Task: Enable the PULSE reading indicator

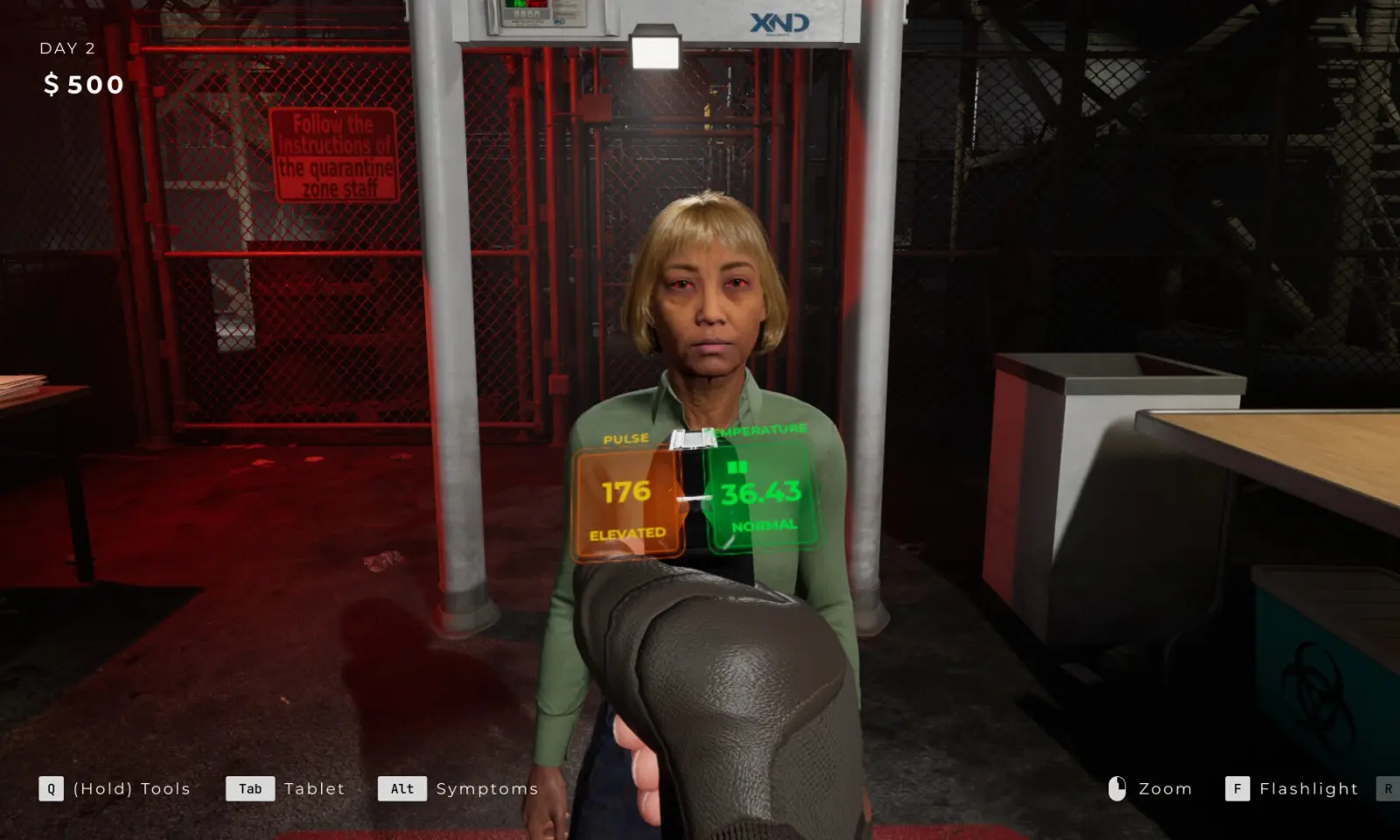Action: pyautogui.click(x=626, y=438)
